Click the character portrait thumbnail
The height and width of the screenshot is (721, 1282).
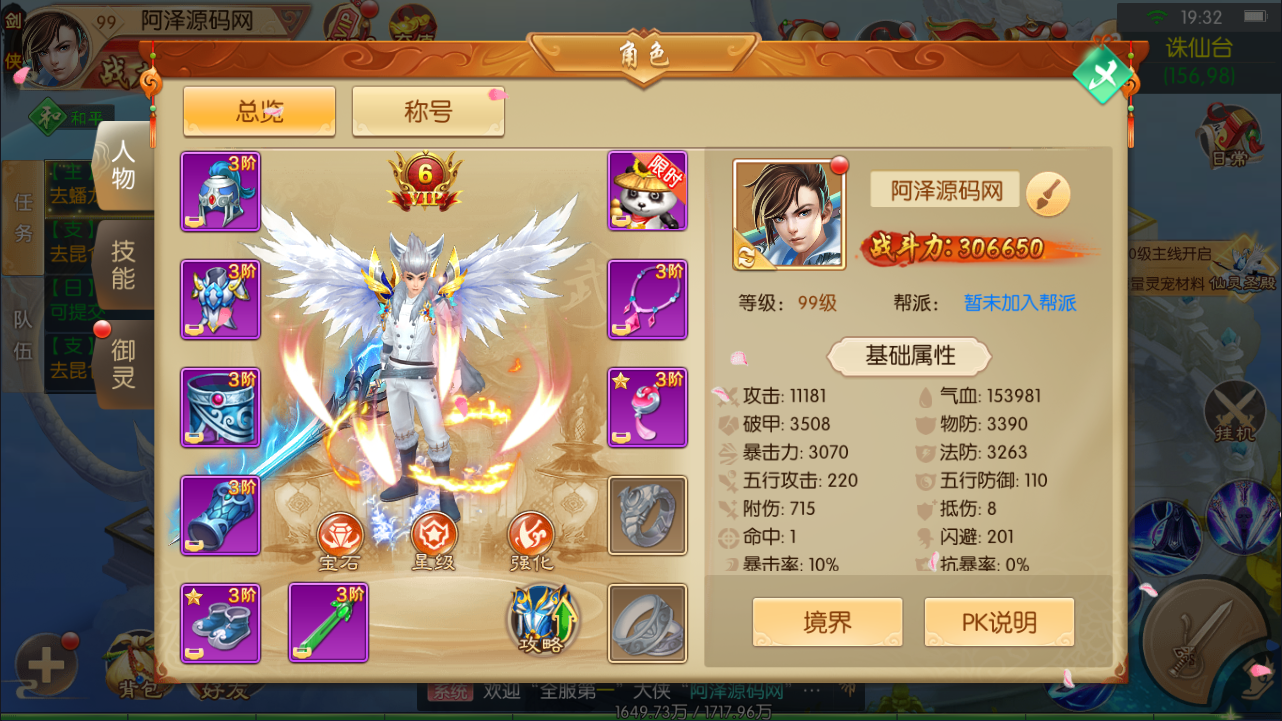tap(788, 214)
